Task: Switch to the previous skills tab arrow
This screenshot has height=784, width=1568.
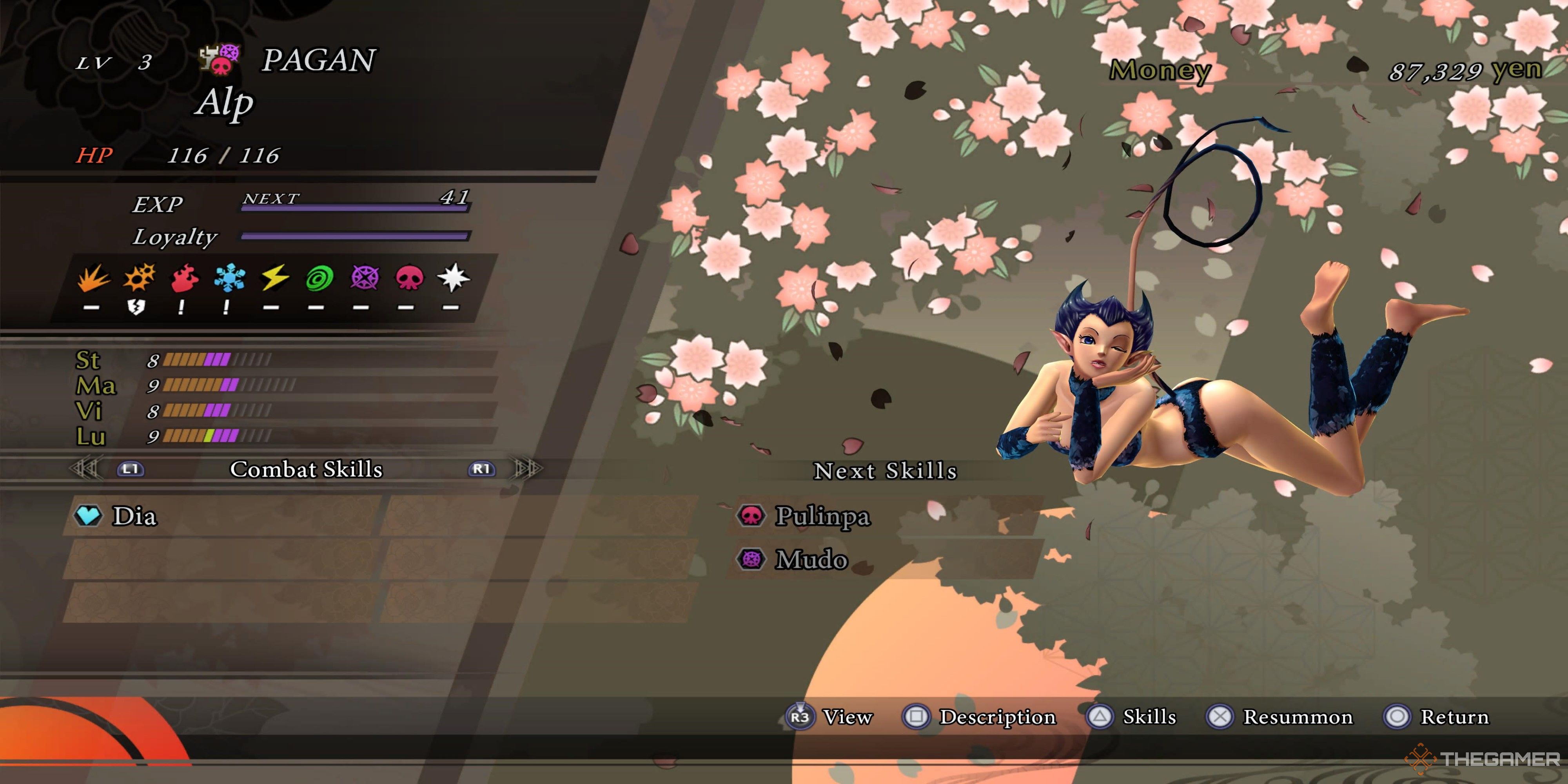Action: pos(85,469)
